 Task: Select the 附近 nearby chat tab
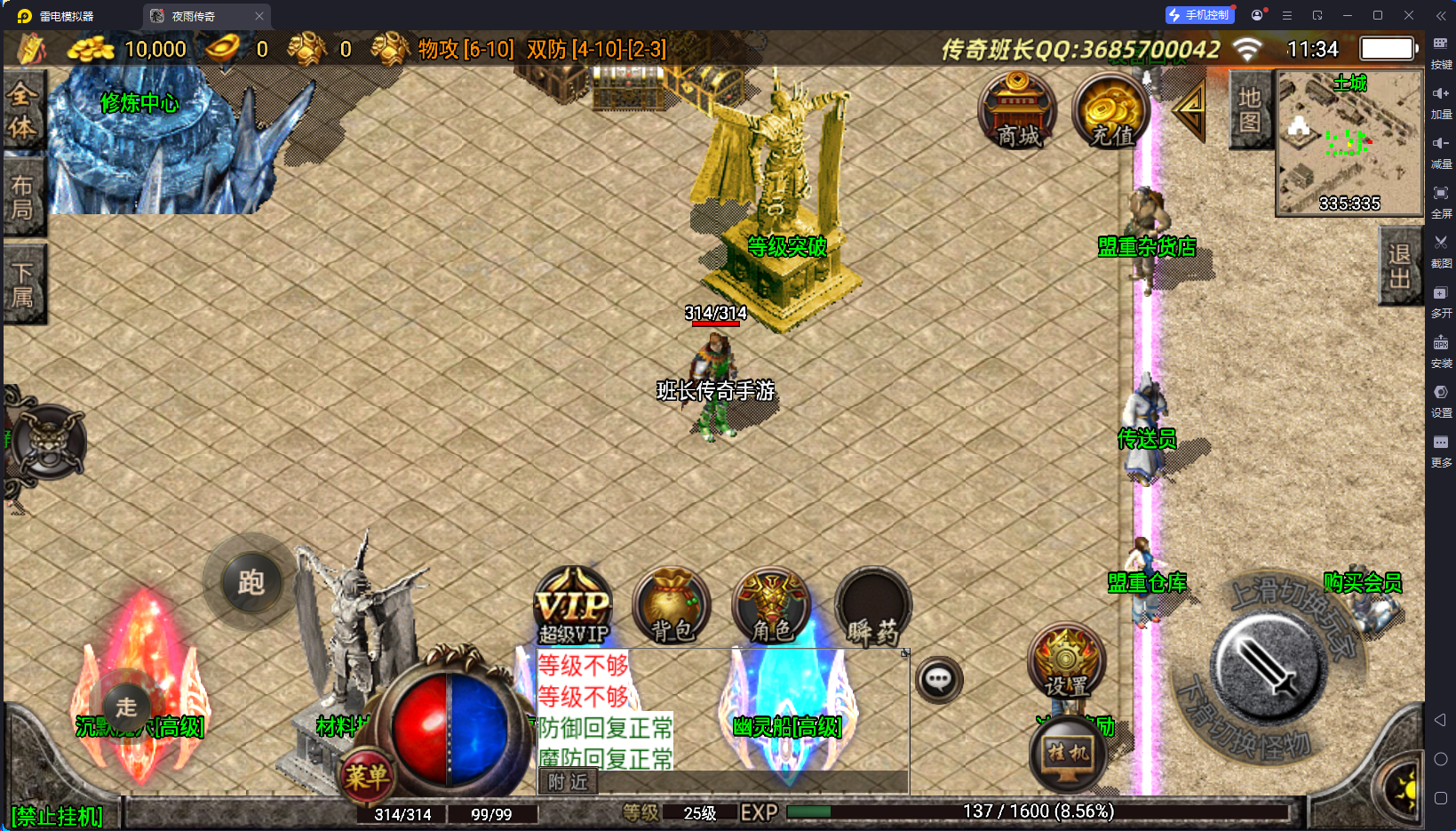point(568,782)
